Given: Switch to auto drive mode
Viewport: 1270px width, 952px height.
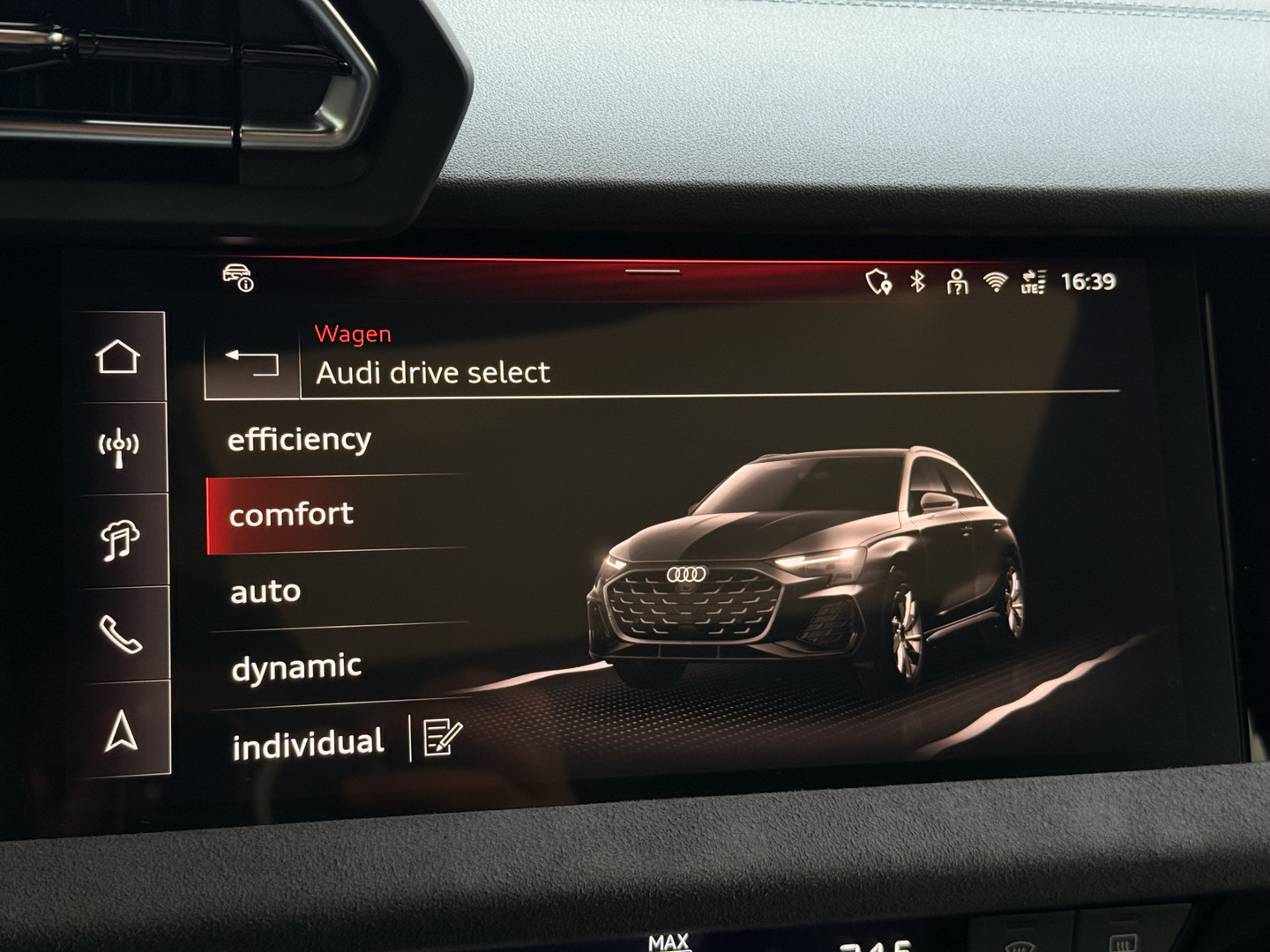Looking at the screenshot, I should (265, 591).
